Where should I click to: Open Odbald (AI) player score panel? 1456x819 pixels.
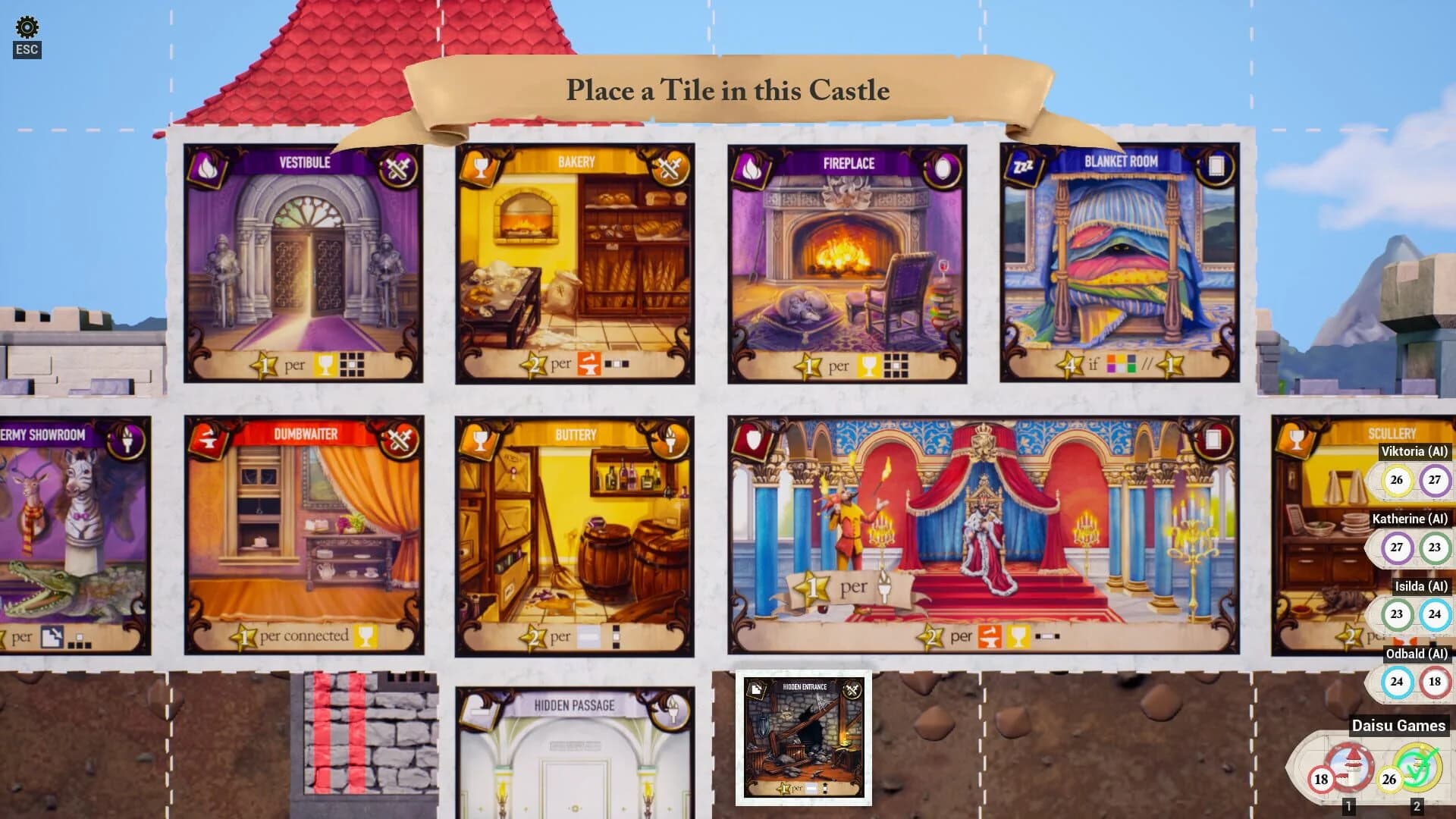[x=1417, y=654]
